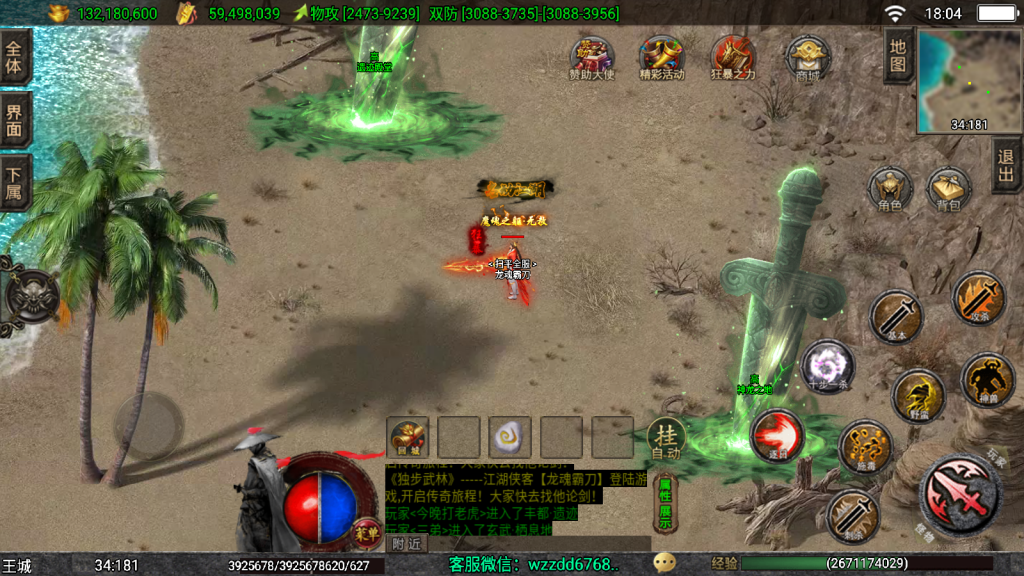This screenshot has height=576, width=1024.
Task: Open the 商城 shop
Action: pyautogui.click(x=807, y=55)
